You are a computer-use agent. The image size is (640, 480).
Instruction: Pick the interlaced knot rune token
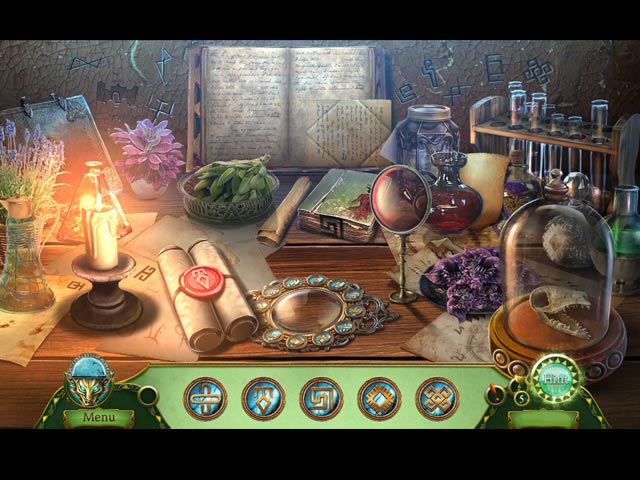[437, 399]
